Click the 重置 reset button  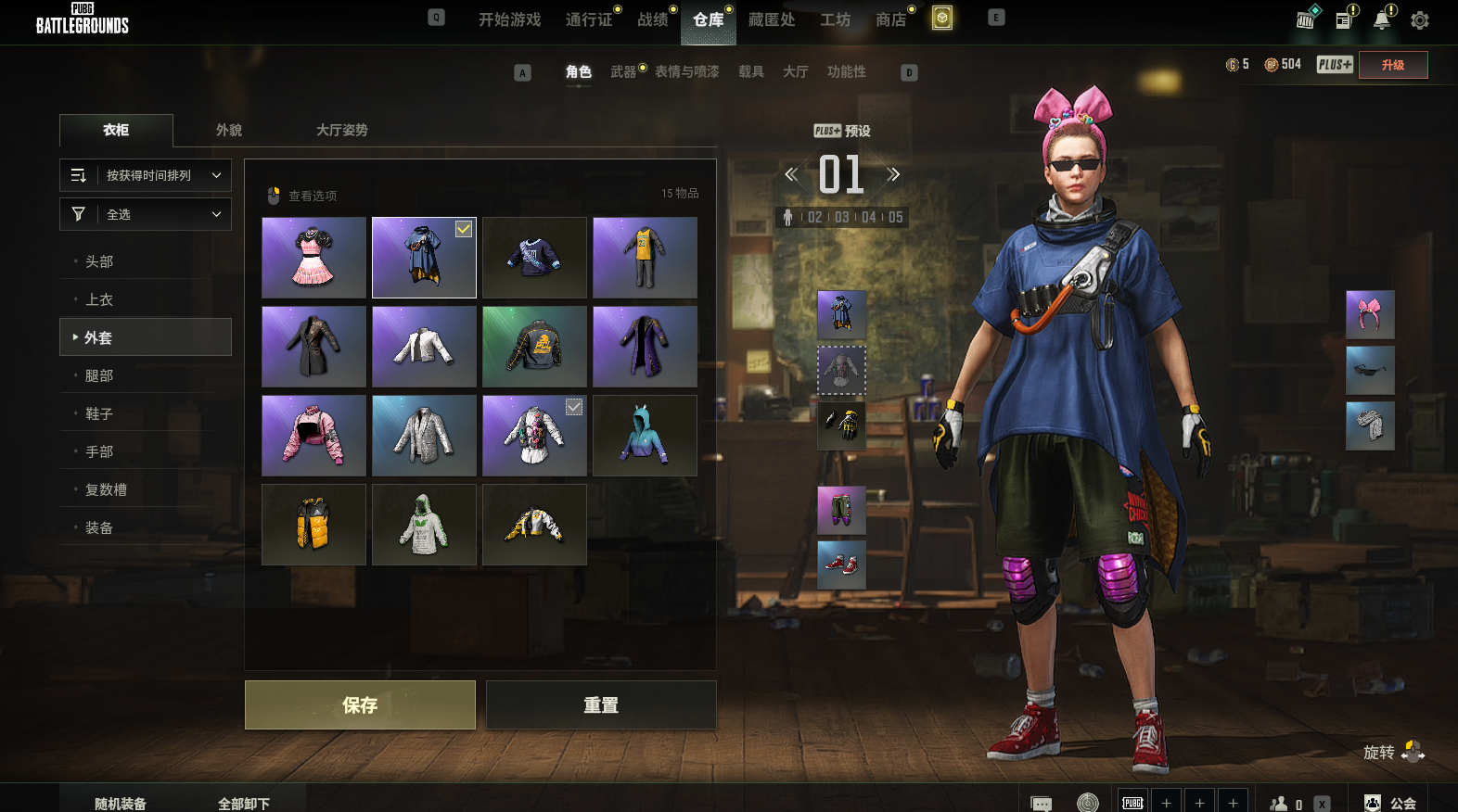[x=601, y=705]
